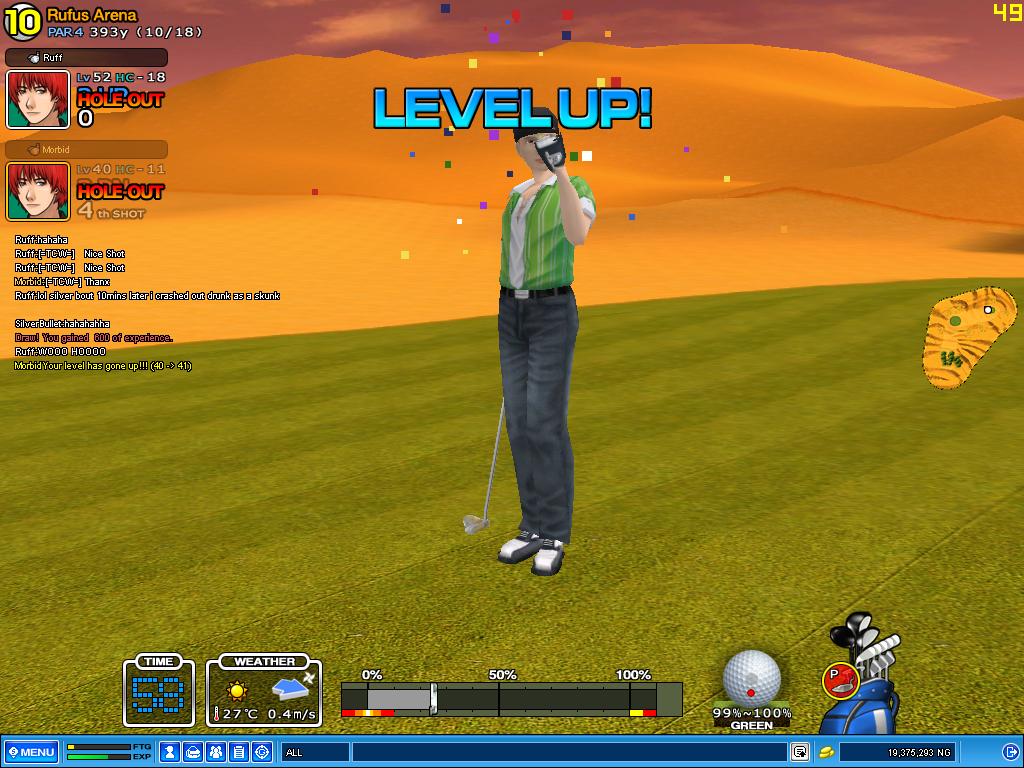This screenshot has height=768, width=1024.
Task: Select the putter club icon
Action: coord(840,680)
